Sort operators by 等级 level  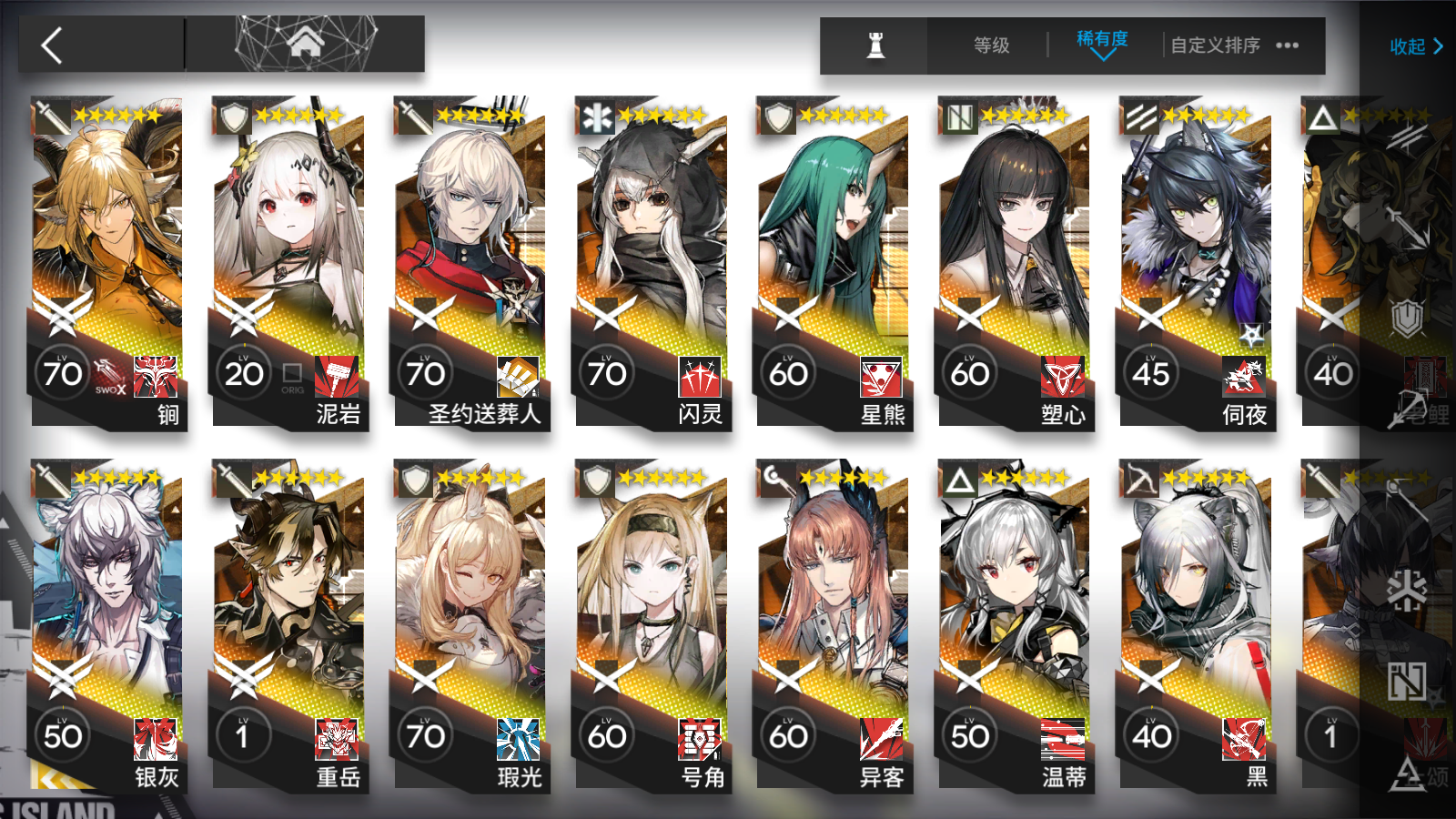(991, 45)
